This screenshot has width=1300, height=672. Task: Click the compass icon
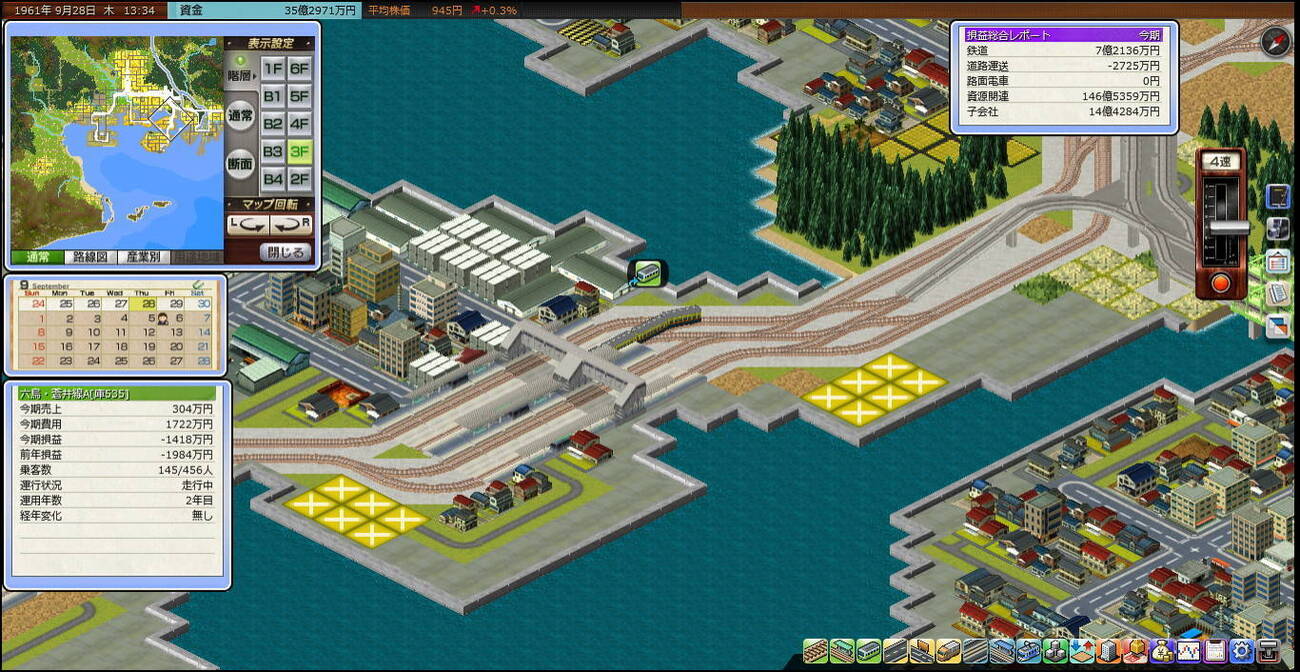click(1274, 42)
